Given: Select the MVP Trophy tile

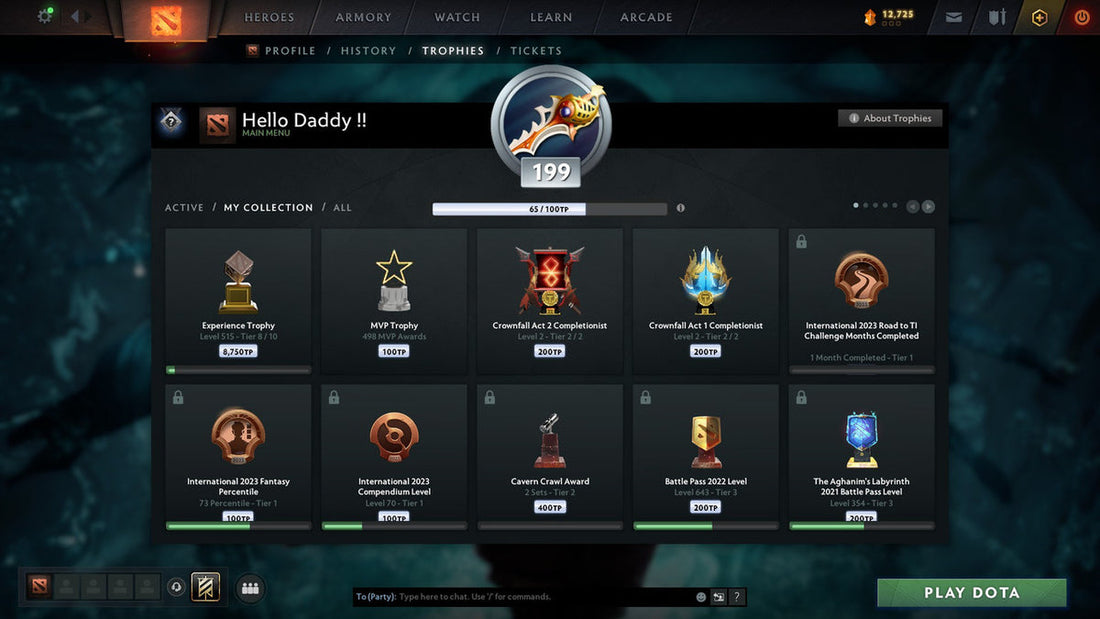Looking at the screenshot, I should (x=394, y=300).
